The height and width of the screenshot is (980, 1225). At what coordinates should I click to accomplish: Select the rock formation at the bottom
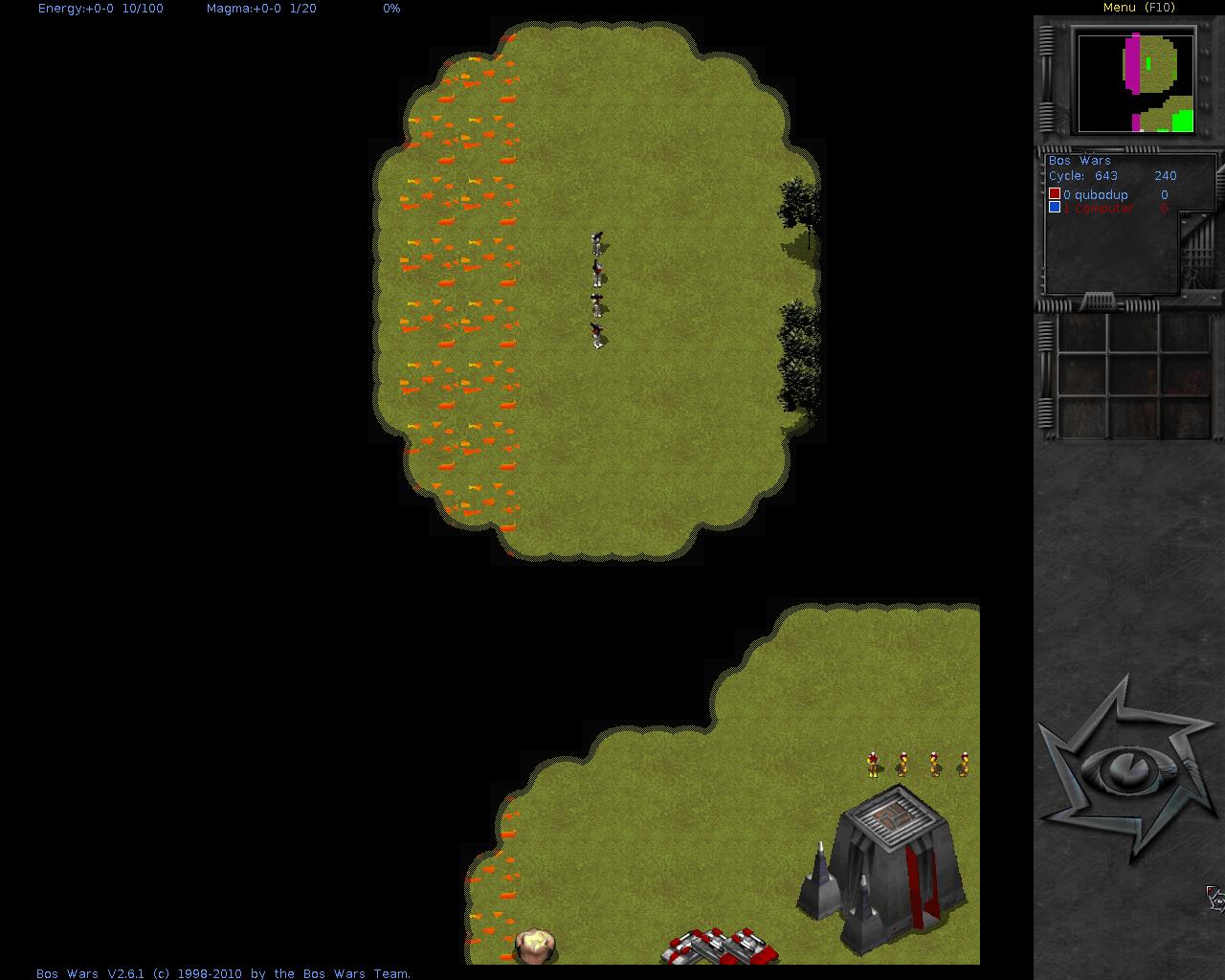point(536,947)
